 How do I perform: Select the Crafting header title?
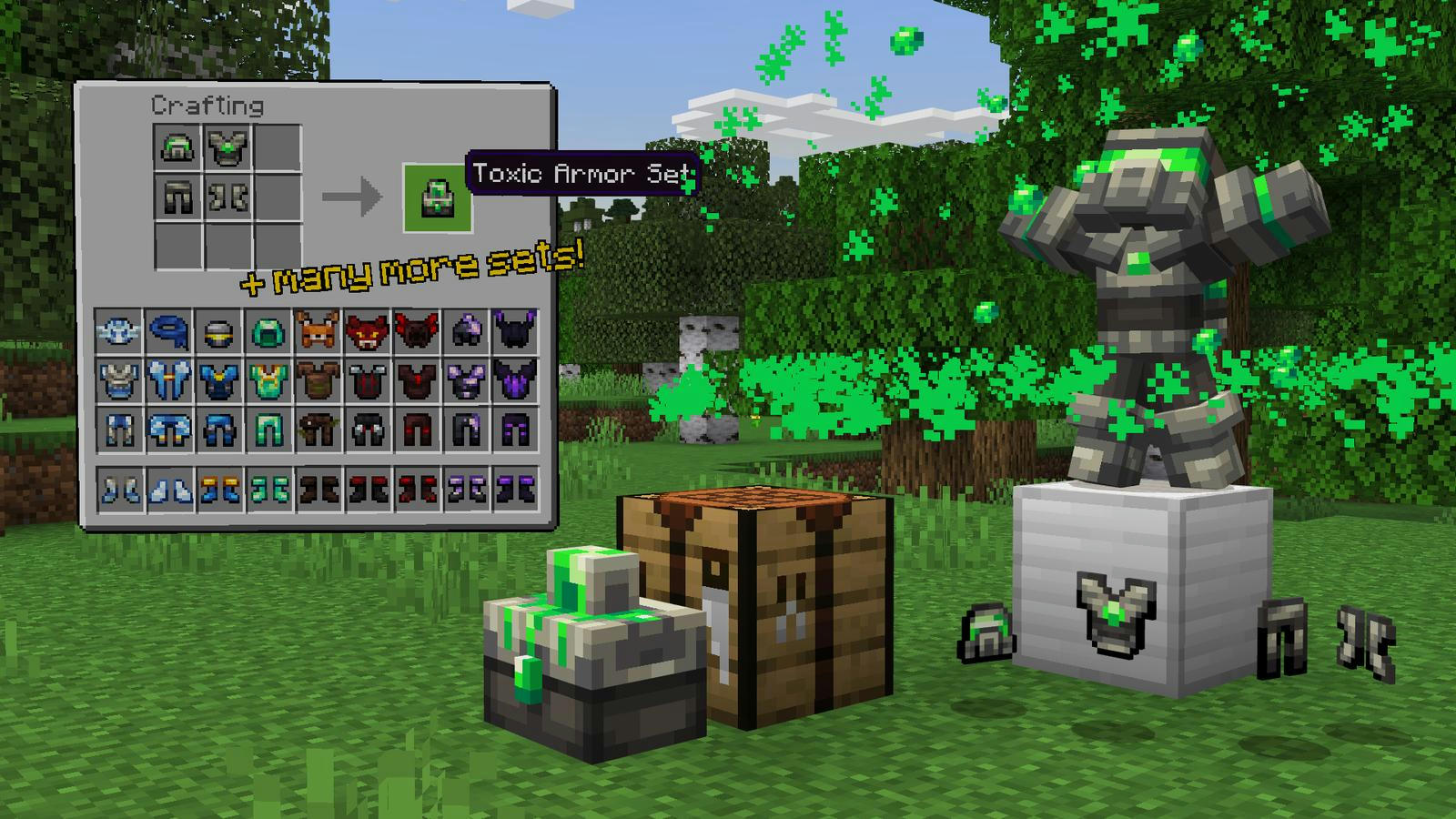click(x=207, y=106)
